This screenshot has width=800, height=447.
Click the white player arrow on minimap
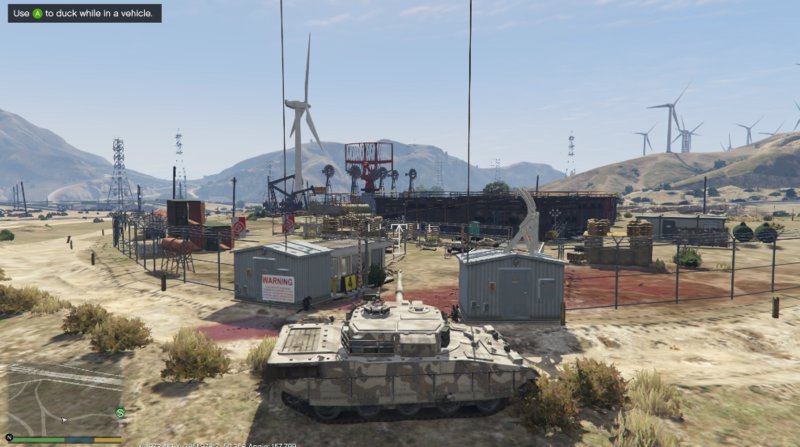coord(63,419)
